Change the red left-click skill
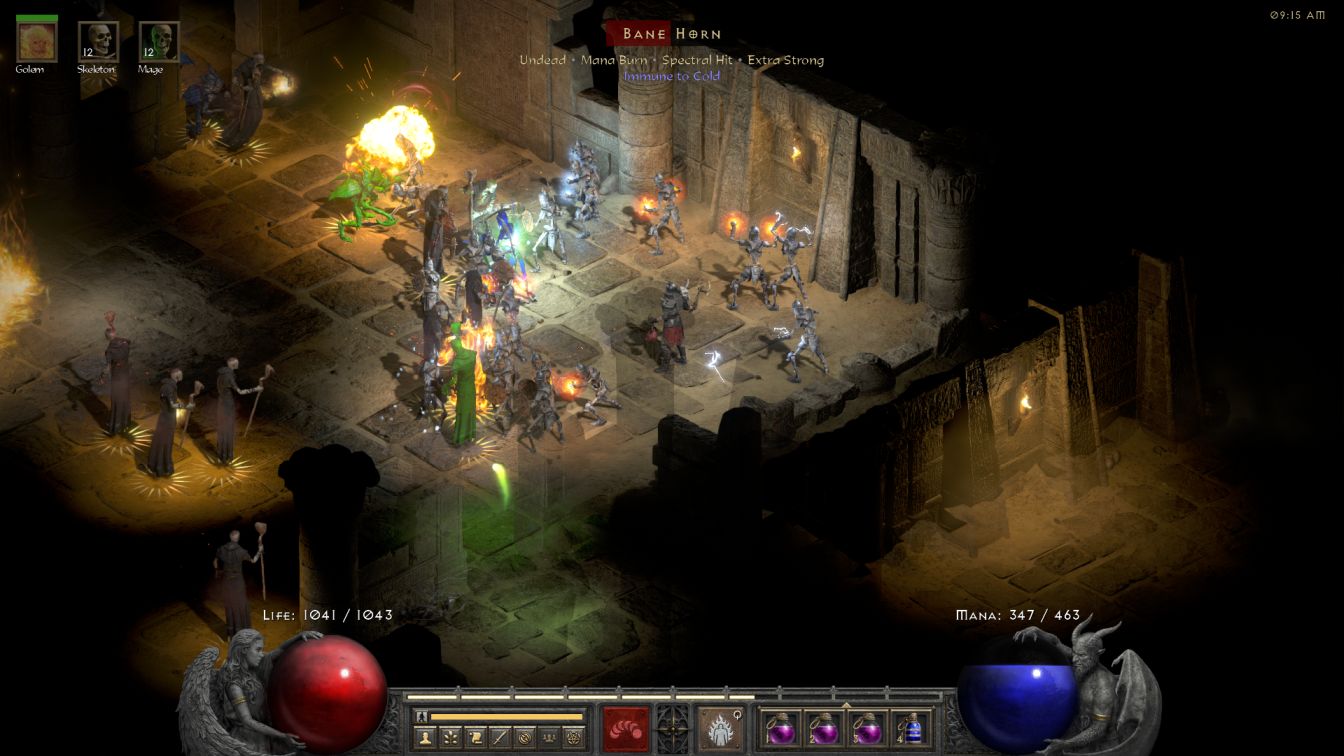The image size is (1344, 756). click(x=626, y=728)
